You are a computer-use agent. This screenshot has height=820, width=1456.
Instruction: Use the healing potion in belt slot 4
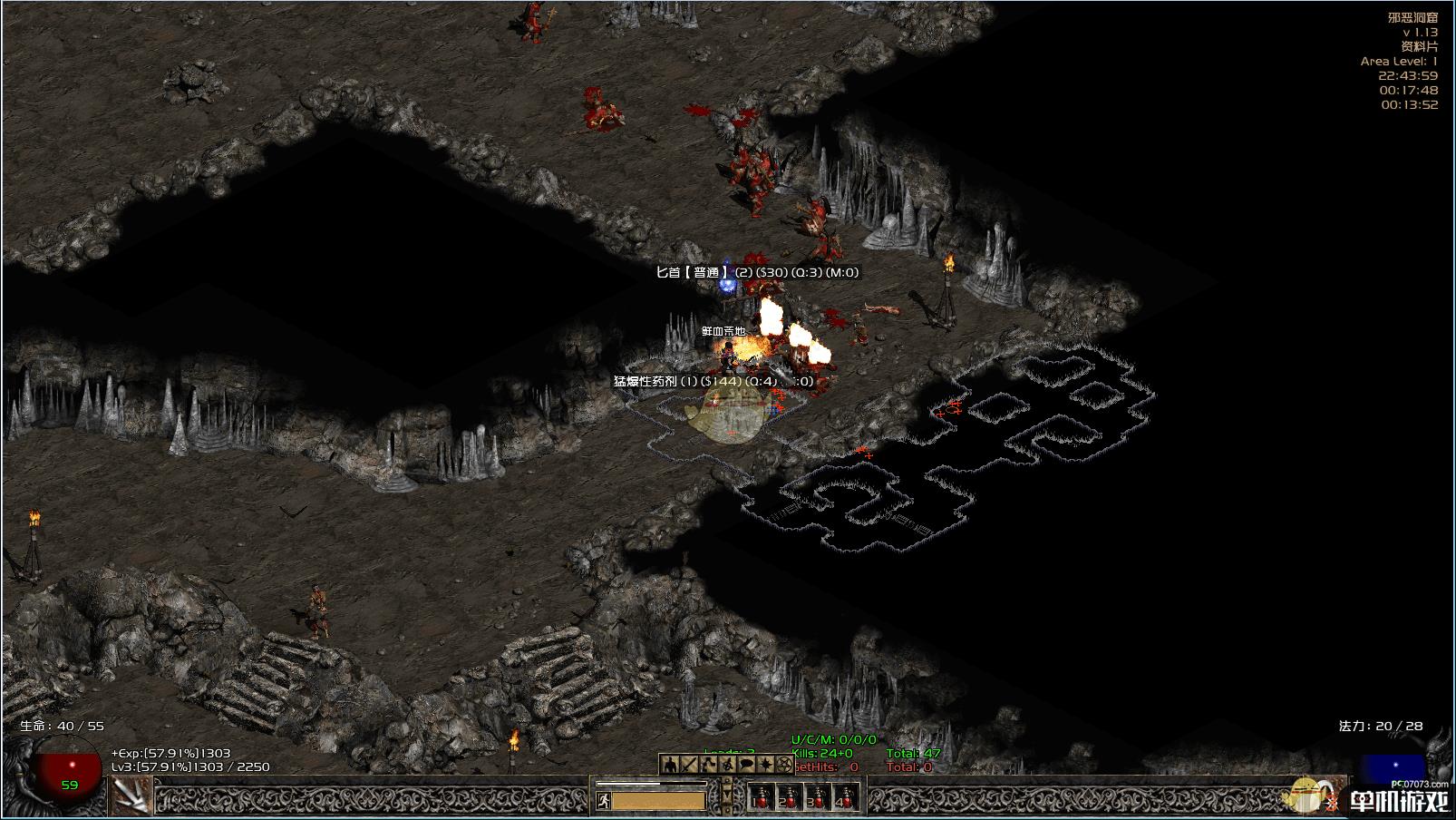(845, 799)
